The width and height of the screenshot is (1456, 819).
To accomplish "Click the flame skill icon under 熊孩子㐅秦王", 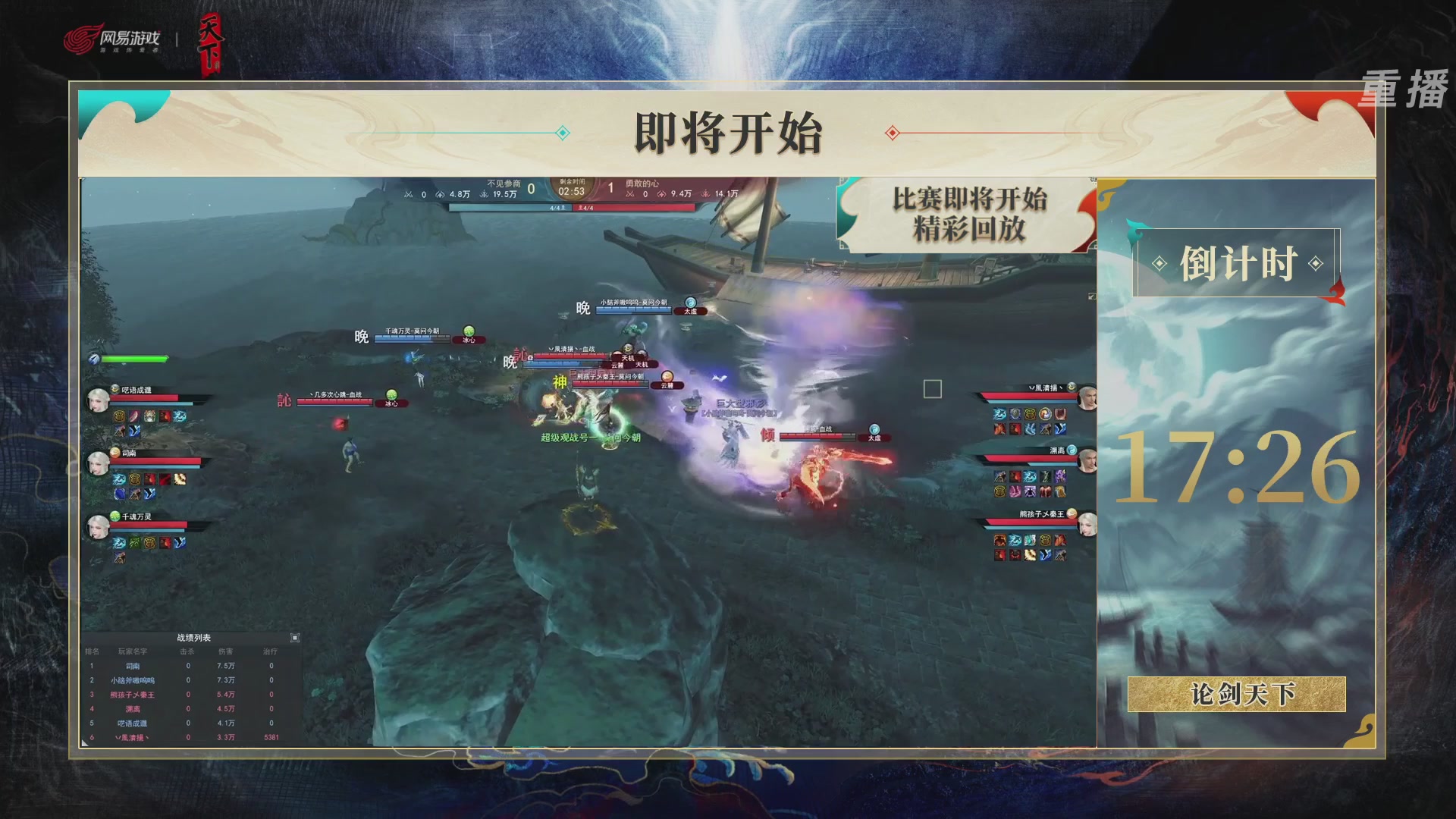I will 999,538.
